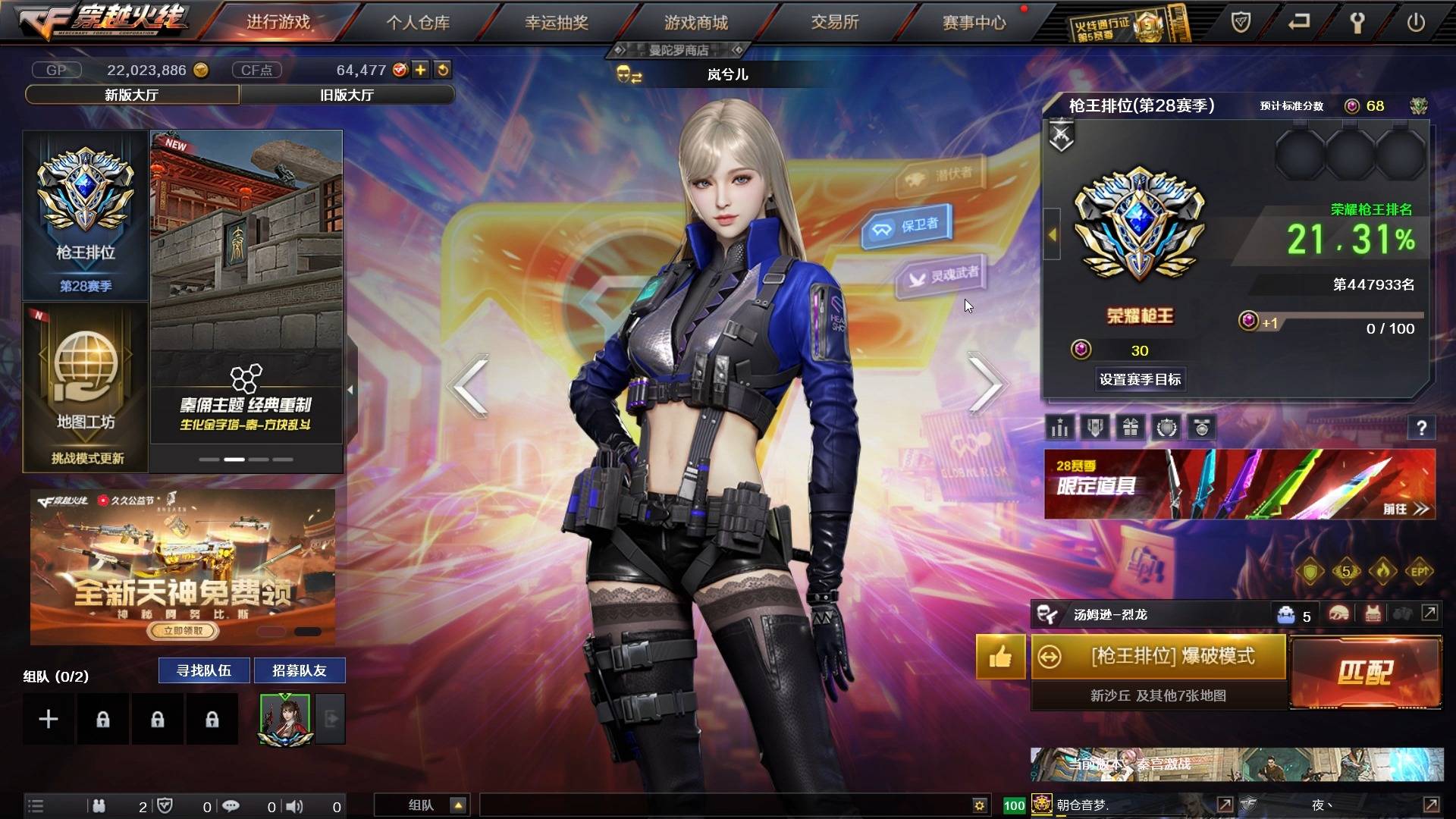
Task: Switch to 旧版大厅 lobby view
Action: pos(347,94)
